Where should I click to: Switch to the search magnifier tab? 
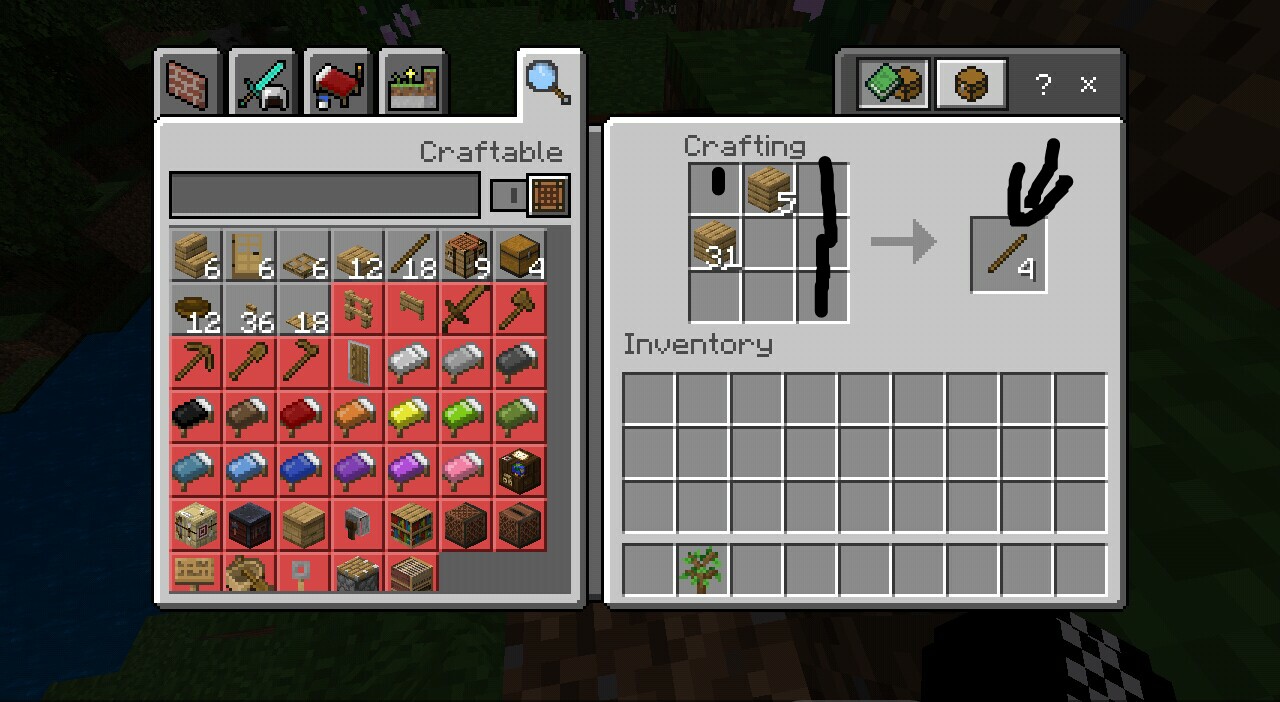549,83
